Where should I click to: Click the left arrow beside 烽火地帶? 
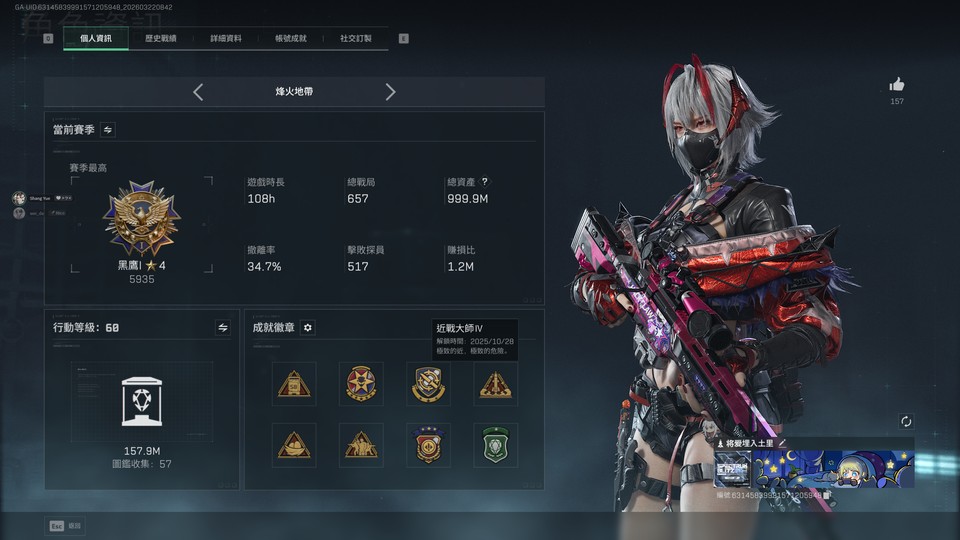(x=198, y=92)
